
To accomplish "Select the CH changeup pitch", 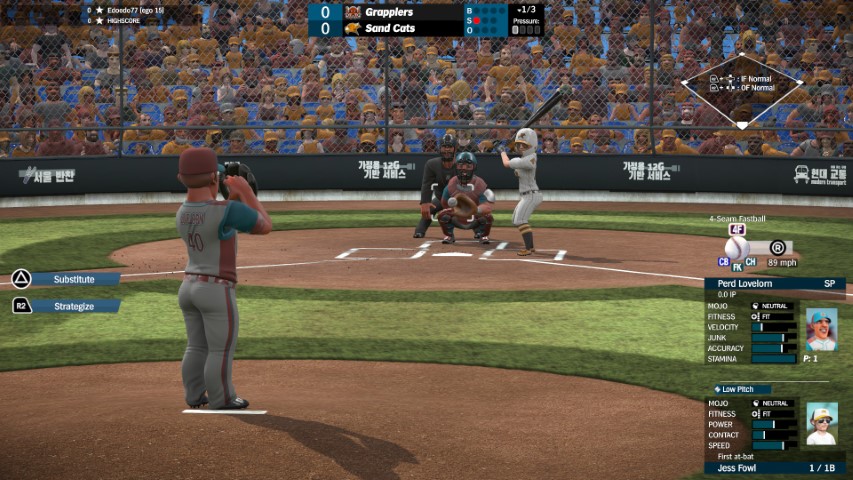I will 750,261.
